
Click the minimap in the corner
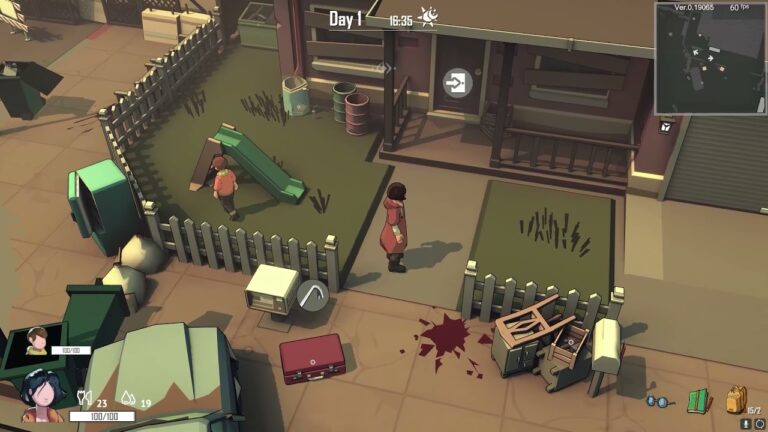coord(710,57)
